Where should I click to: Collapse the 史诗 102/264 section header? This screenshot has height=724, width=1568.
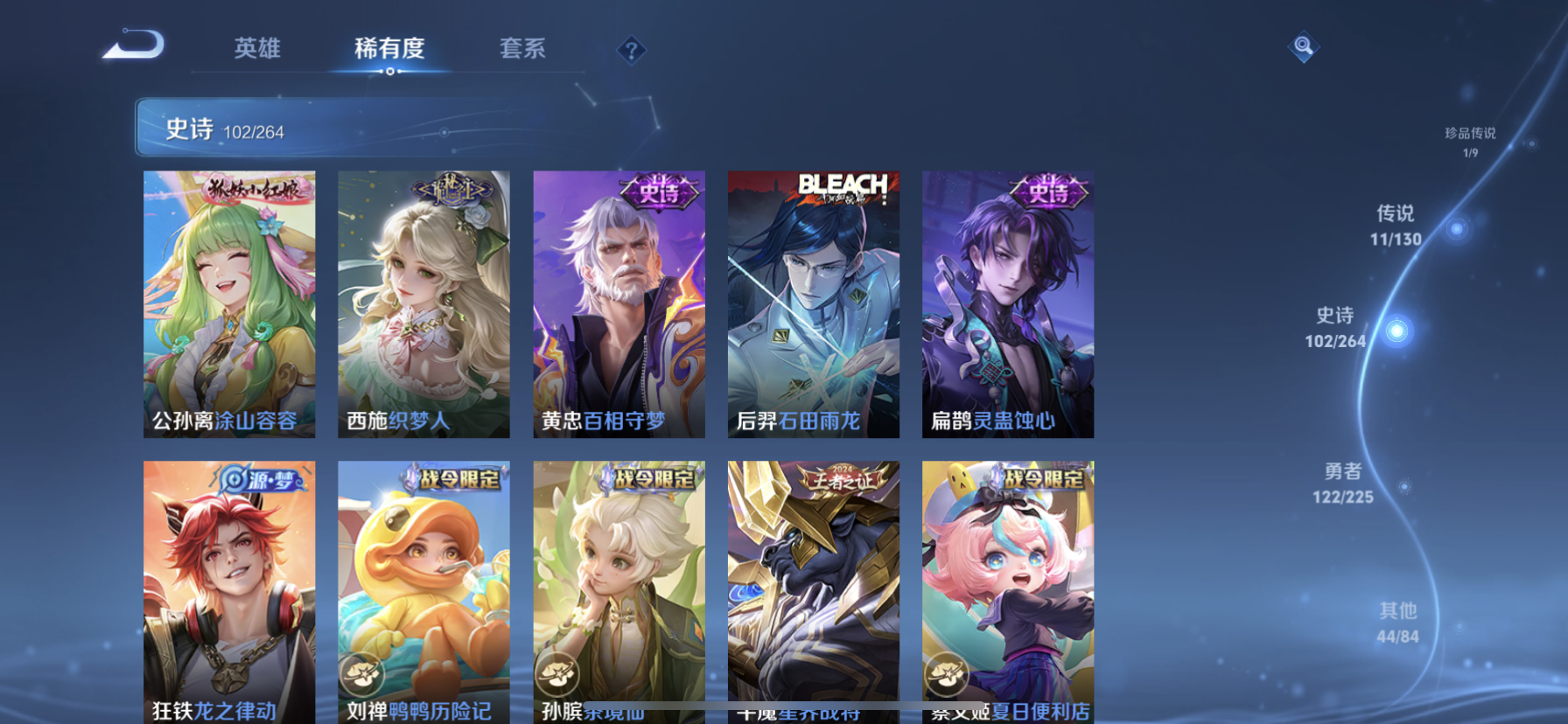tap(350, 128)
